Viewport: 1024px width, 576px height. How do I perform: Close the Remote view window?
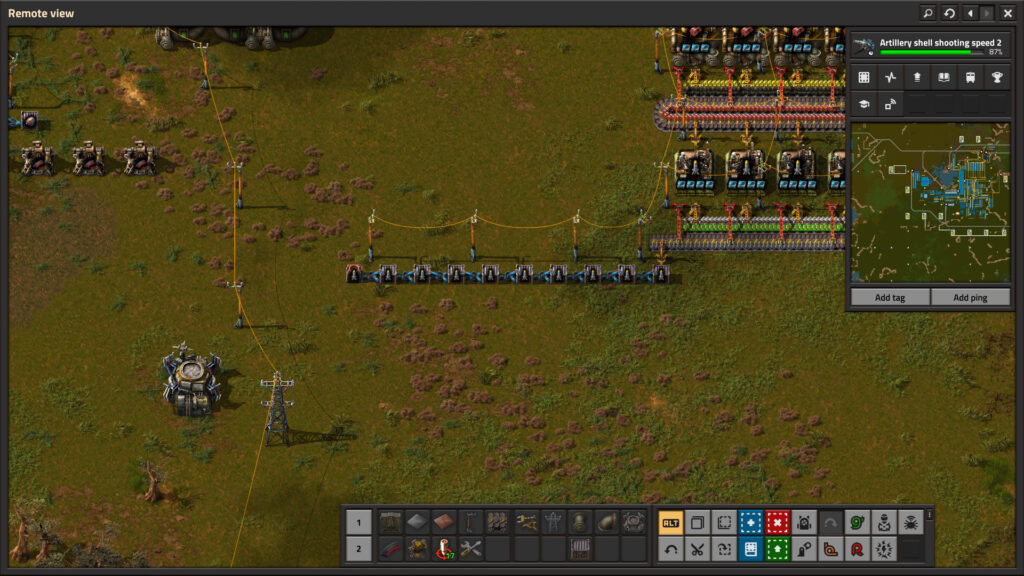point(1007,13)
